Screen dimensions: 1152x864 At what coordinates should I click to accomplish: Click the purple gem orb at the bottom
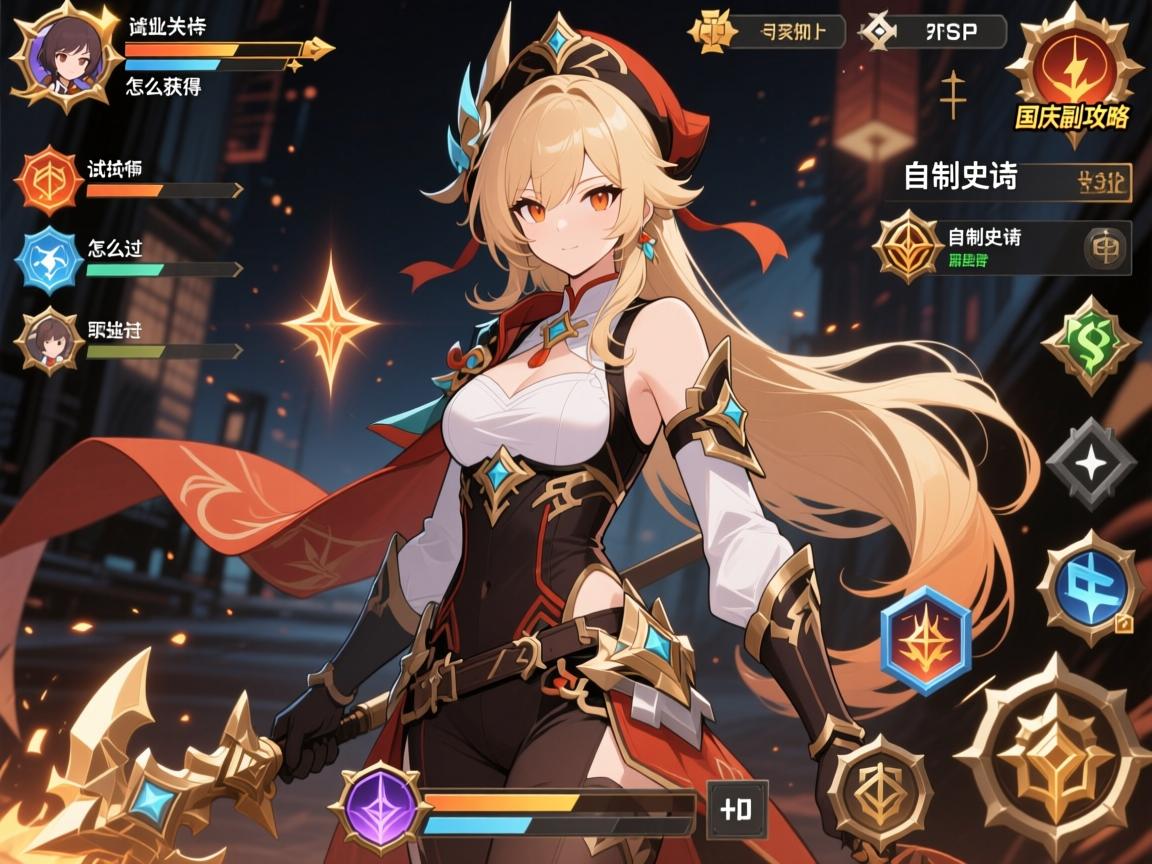click(x=379, y=808)
